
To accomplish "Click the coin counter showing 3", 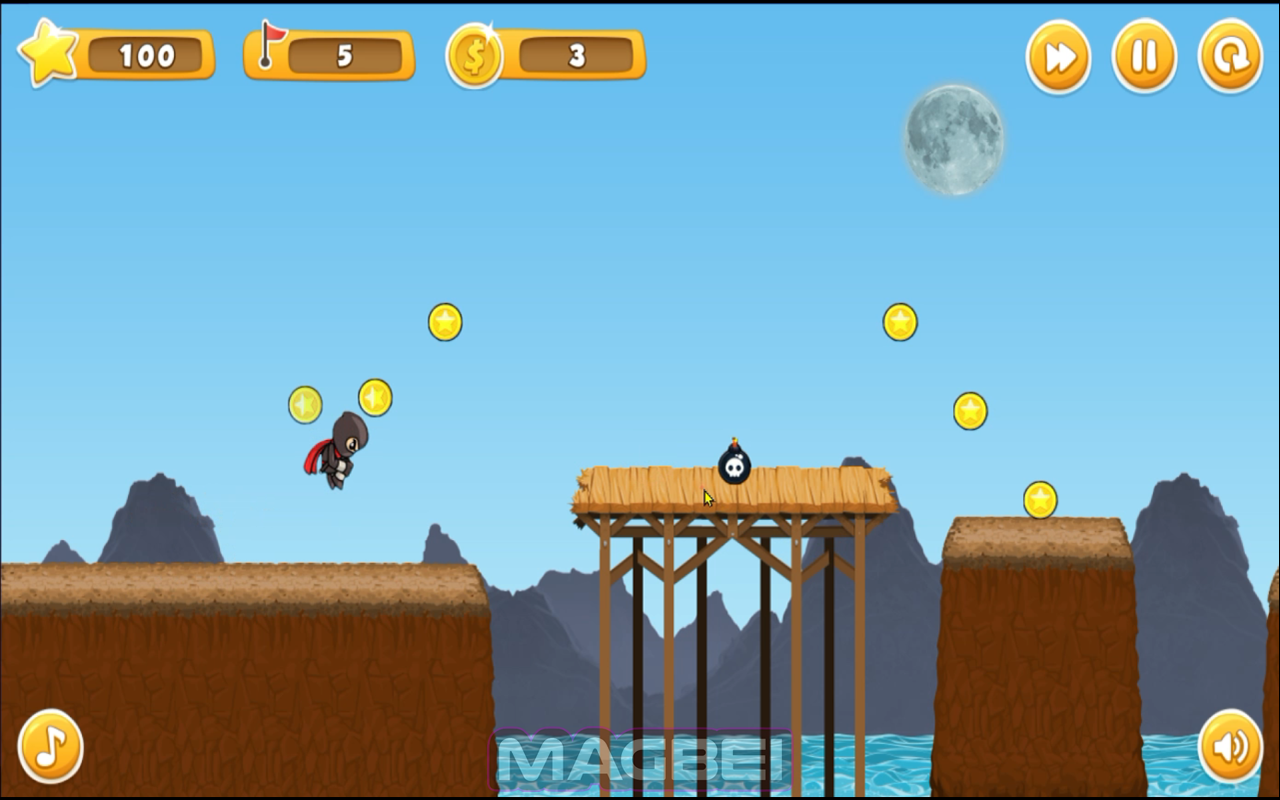I will pos(578,56).
